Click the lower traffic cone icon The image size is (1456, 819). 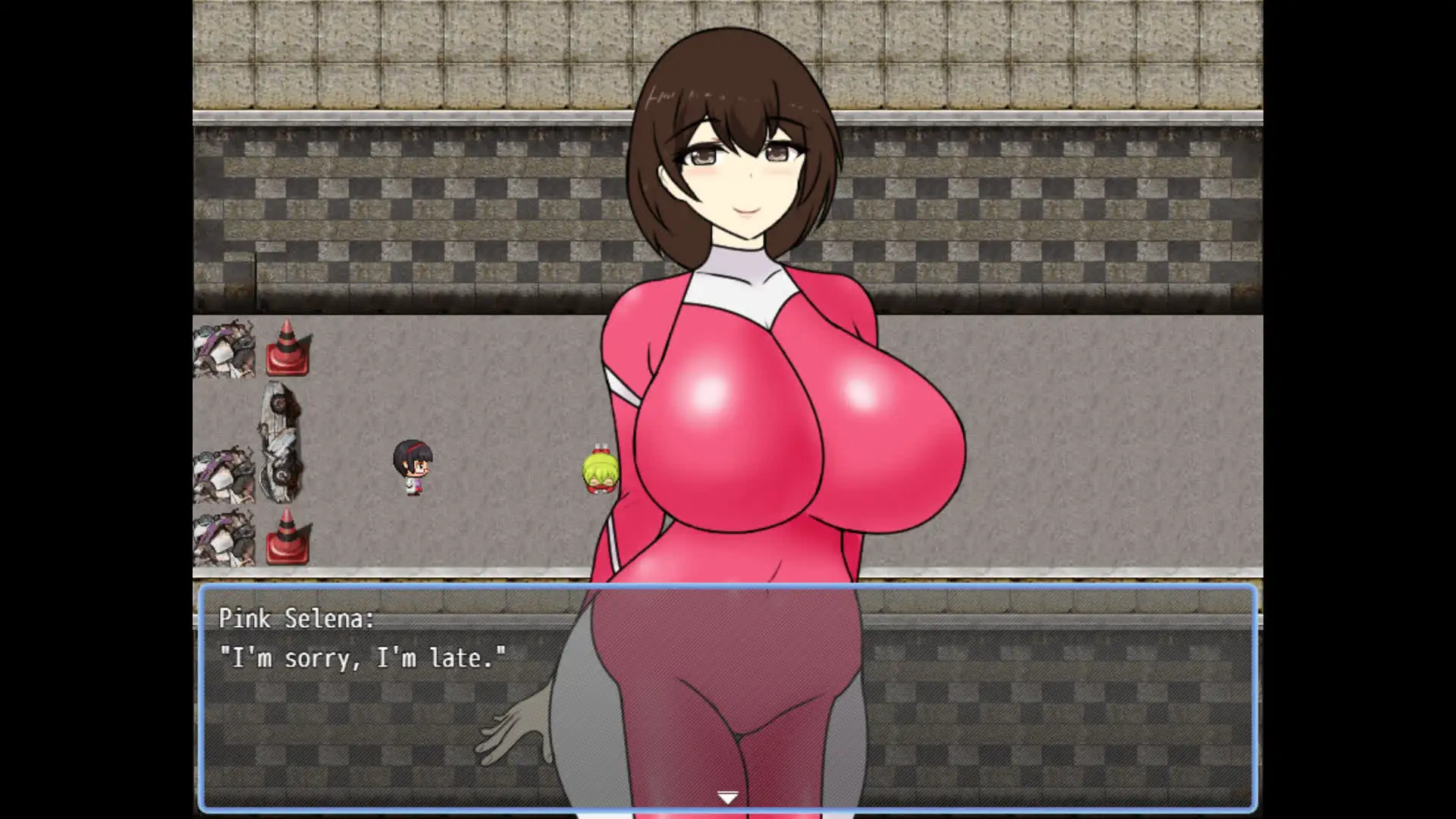(287, 542)
